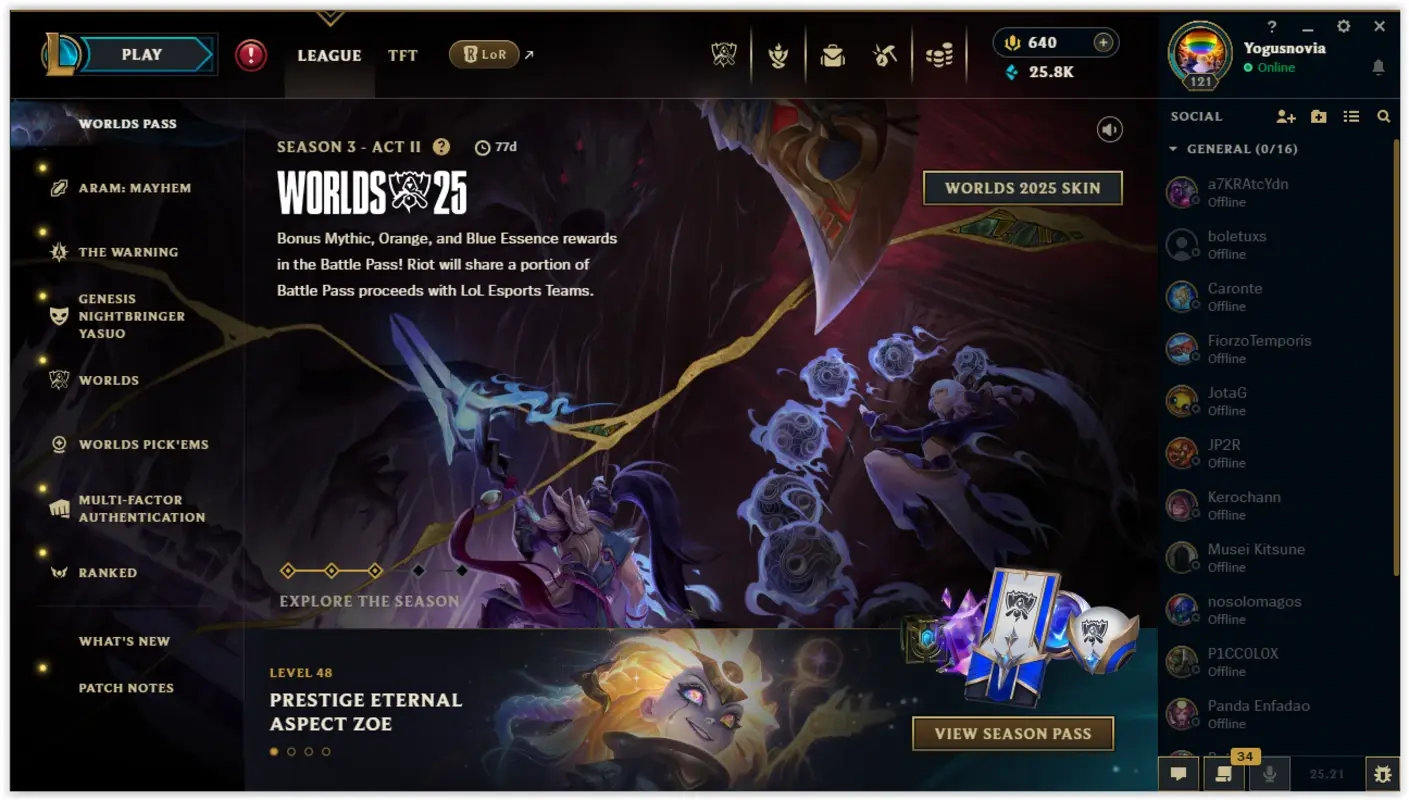The image size is (1409, 800).
Task: Open the Store coins icon
Action: (x=941, y=55)
